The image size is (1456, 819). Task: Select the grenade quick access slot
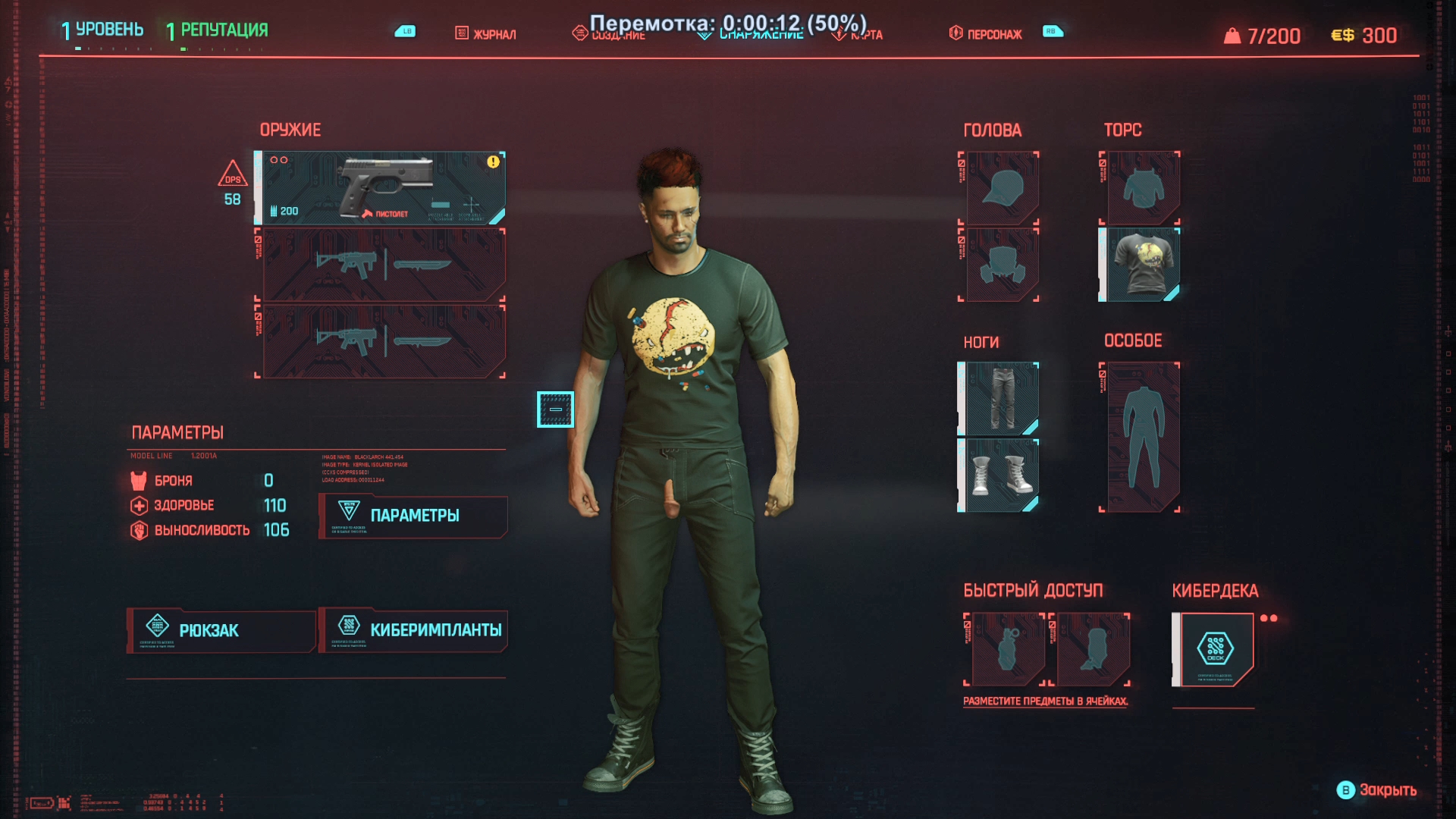(1008, 650)
